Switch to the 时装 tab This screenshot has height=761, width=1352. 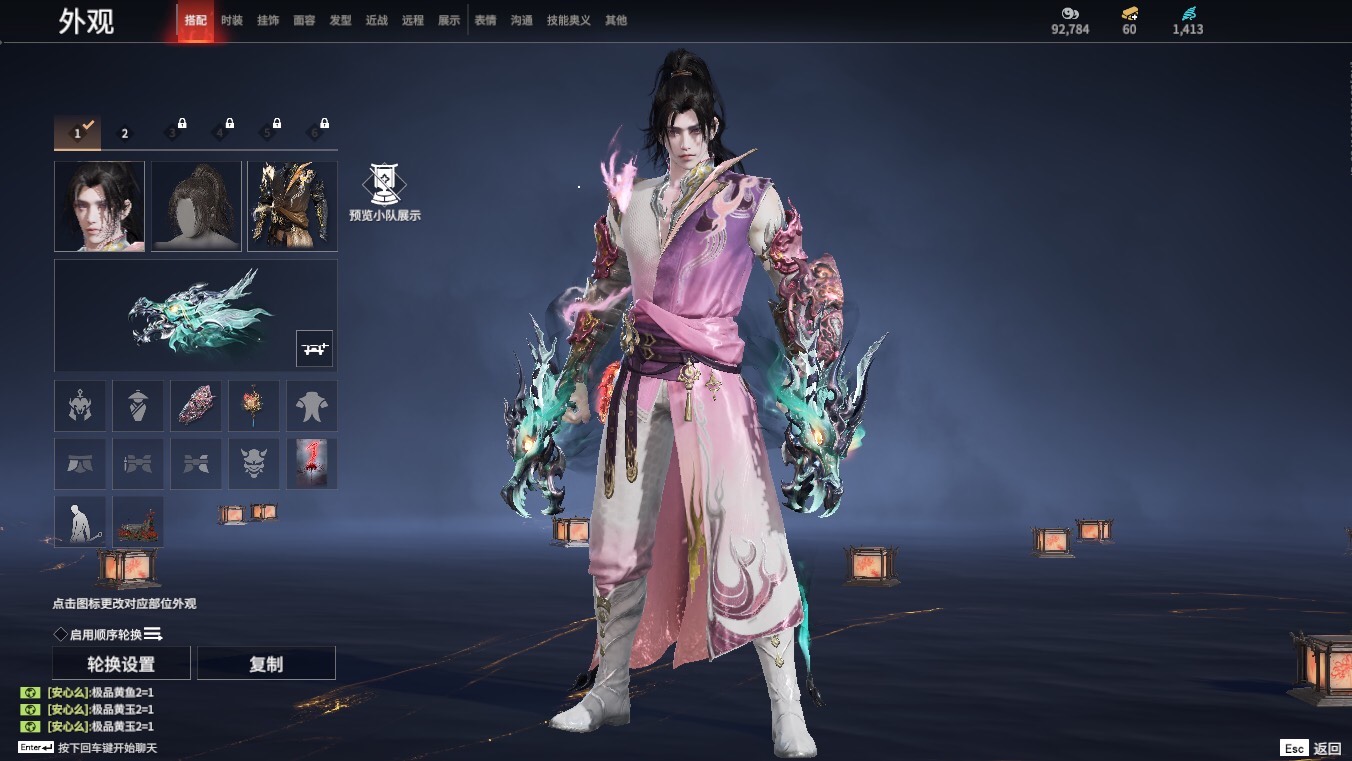click(231, 20)
